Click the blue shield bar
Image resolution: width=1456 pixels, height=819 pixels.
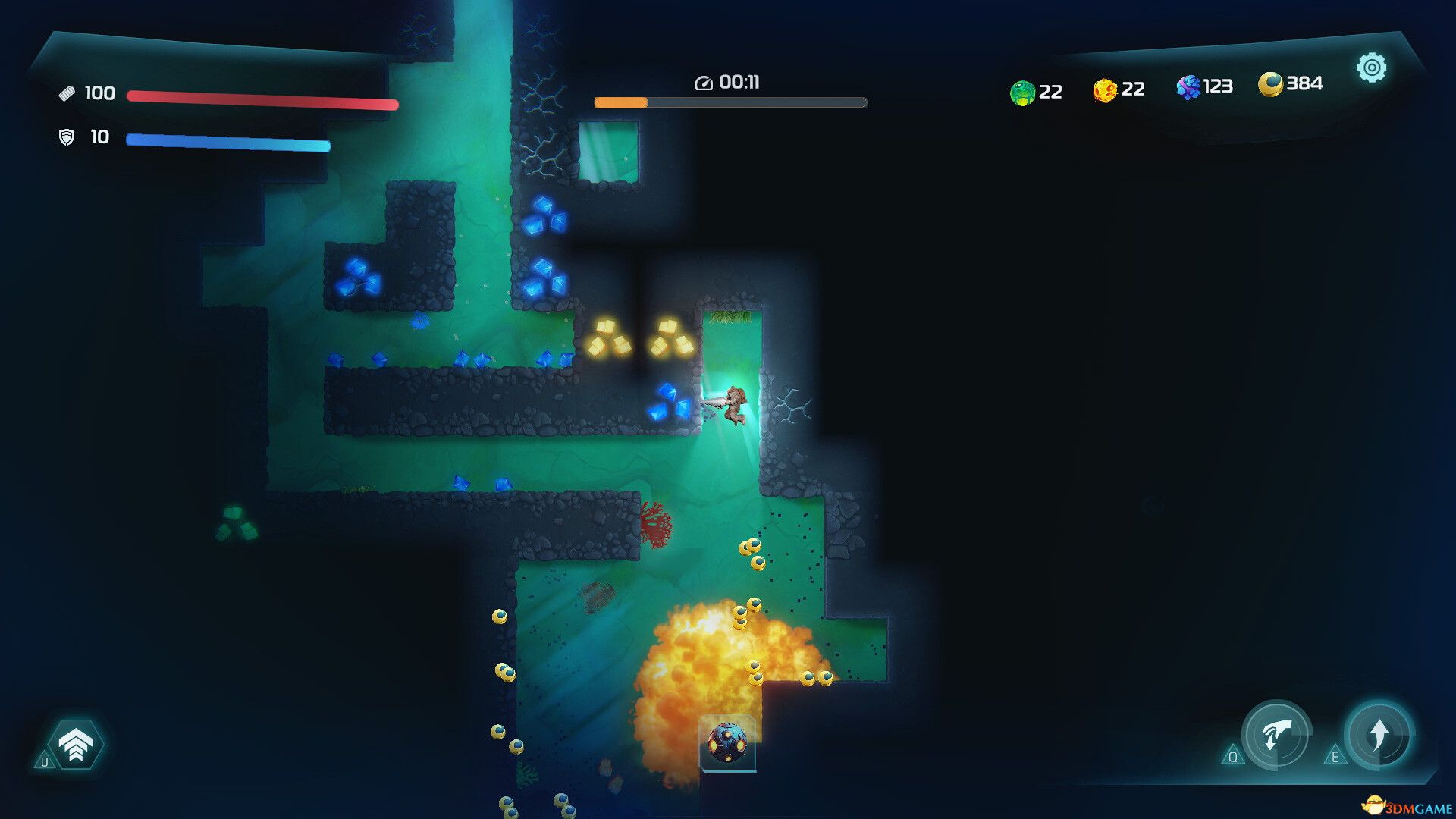227,143
